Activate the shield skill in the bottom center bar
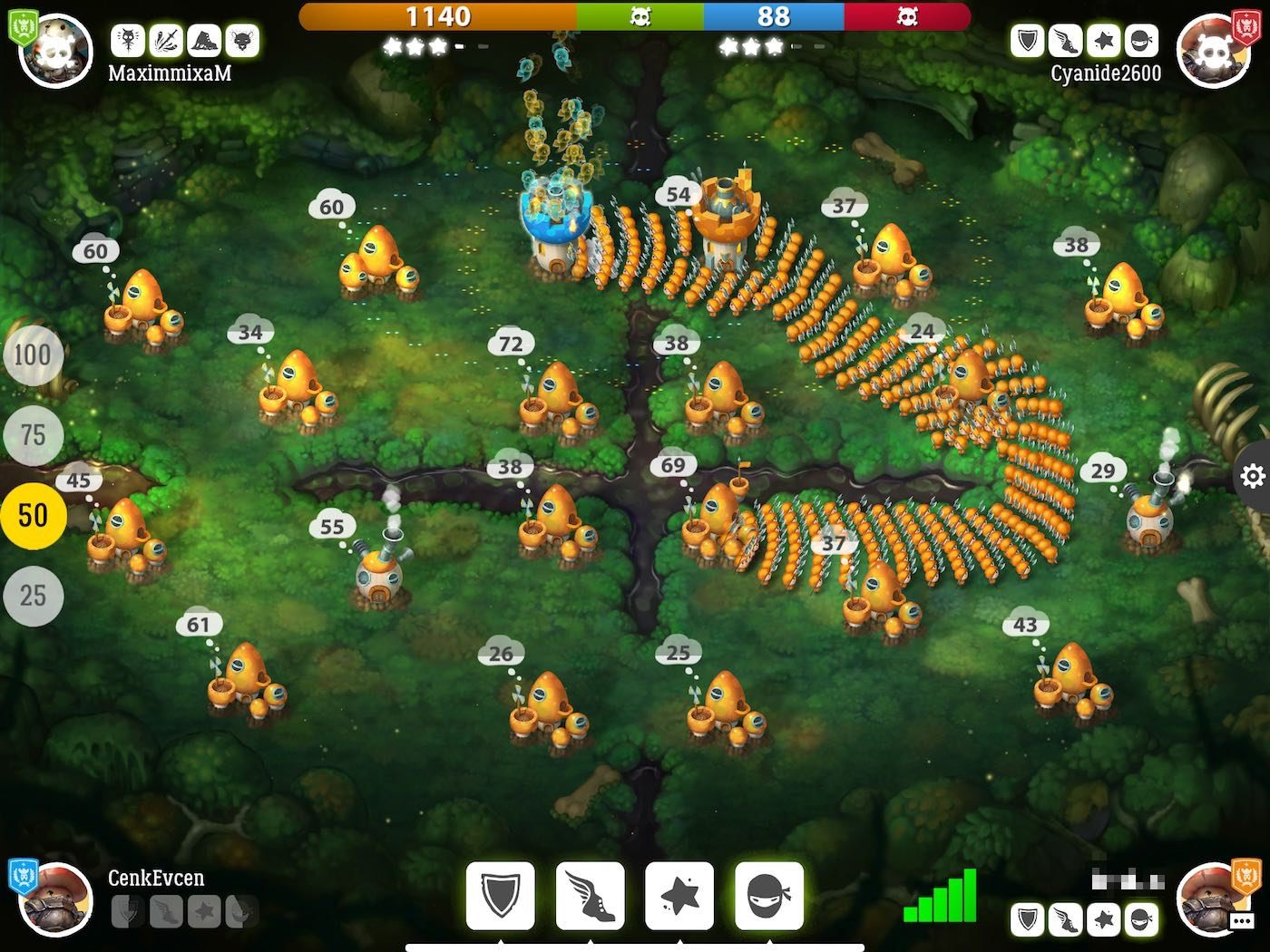 [x=501, y=896]
